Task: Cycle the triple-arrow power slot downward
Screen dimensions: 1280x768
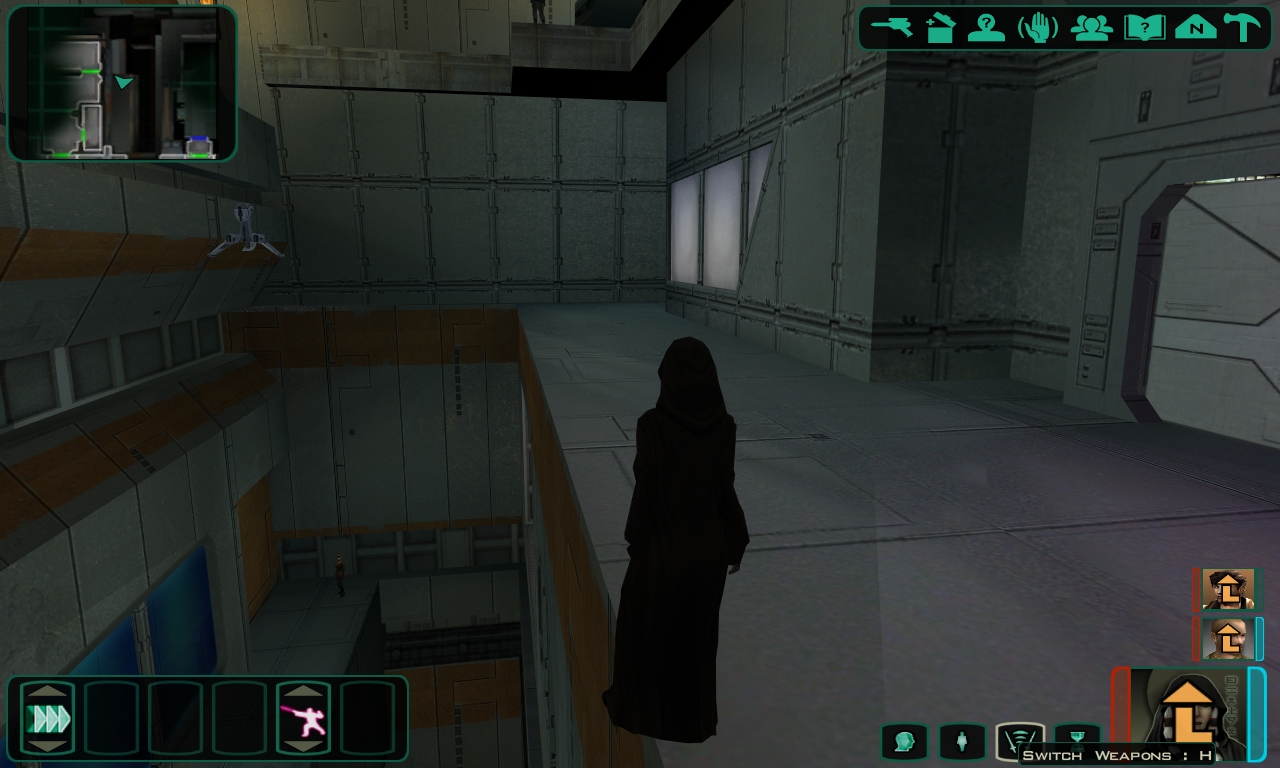Action: pyautogui.click(x=48, y=745)
